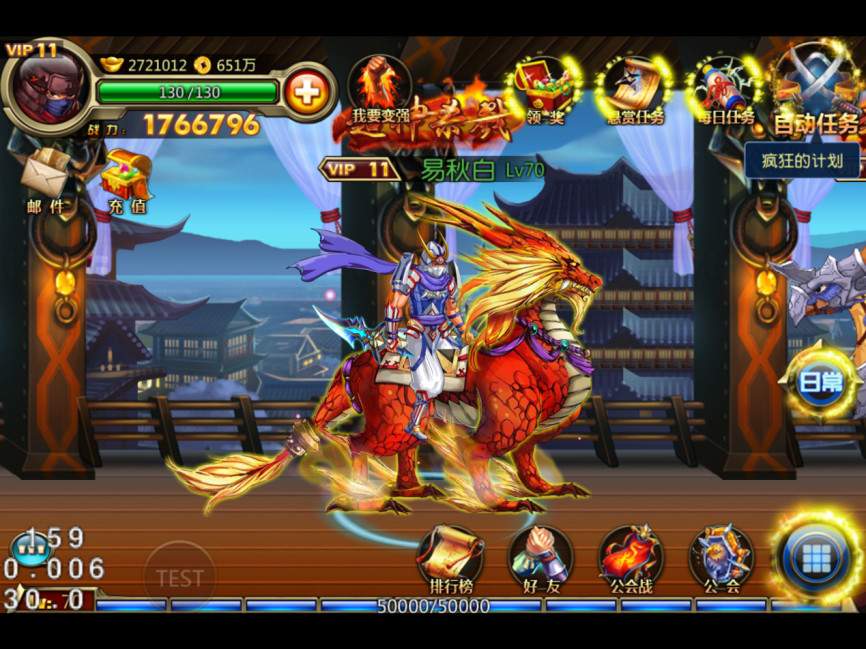Image resolution: width=866 pixels, height=649 pixels.
Task: Click the round TEST button
Action: point(180,577)
